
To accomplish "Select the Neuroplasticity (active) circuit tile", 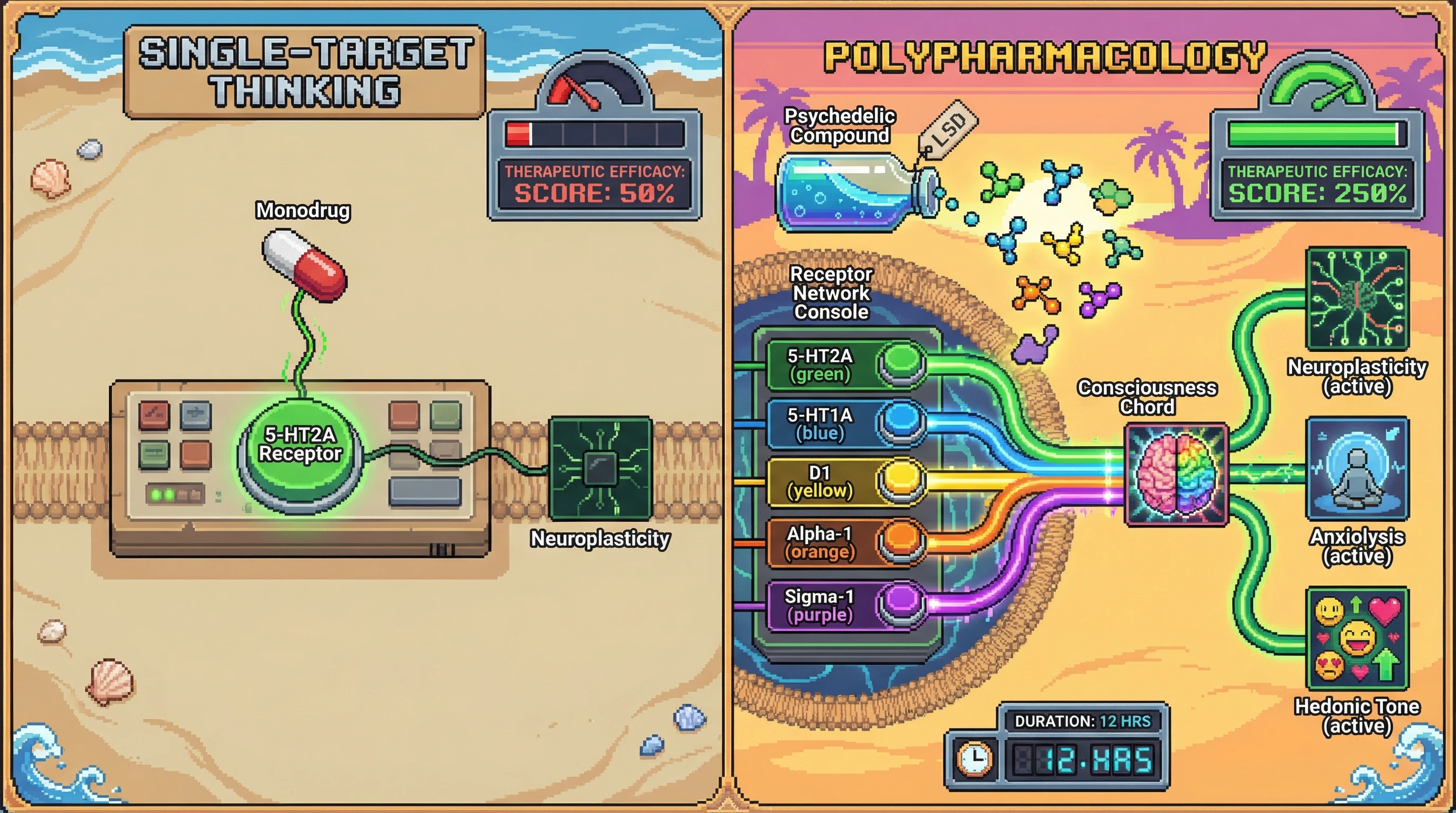I will tap(1357, 299).
